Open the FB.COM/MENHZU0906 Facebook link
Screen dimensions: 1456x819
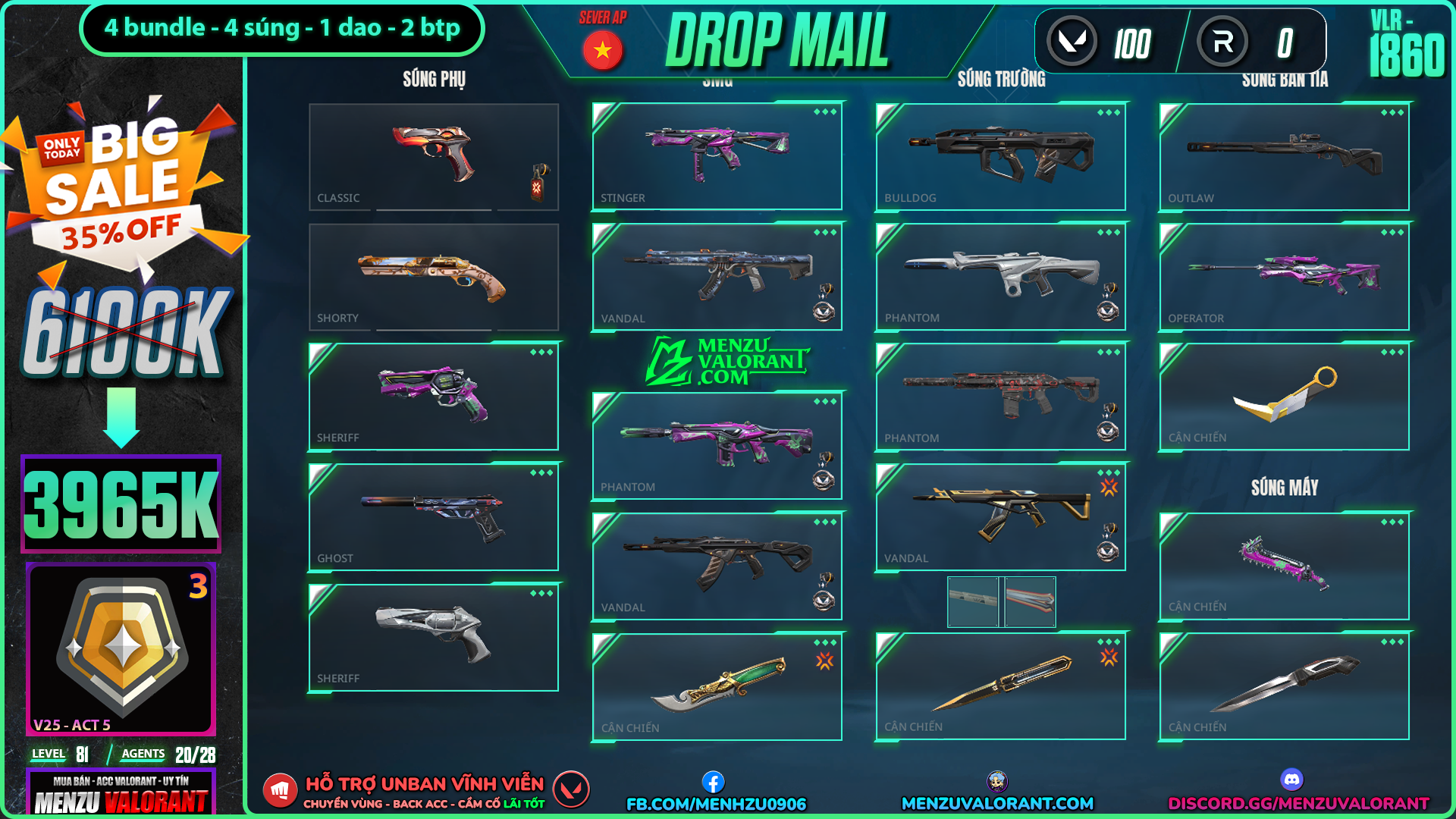pyautogui.click(x=715, y=803)
